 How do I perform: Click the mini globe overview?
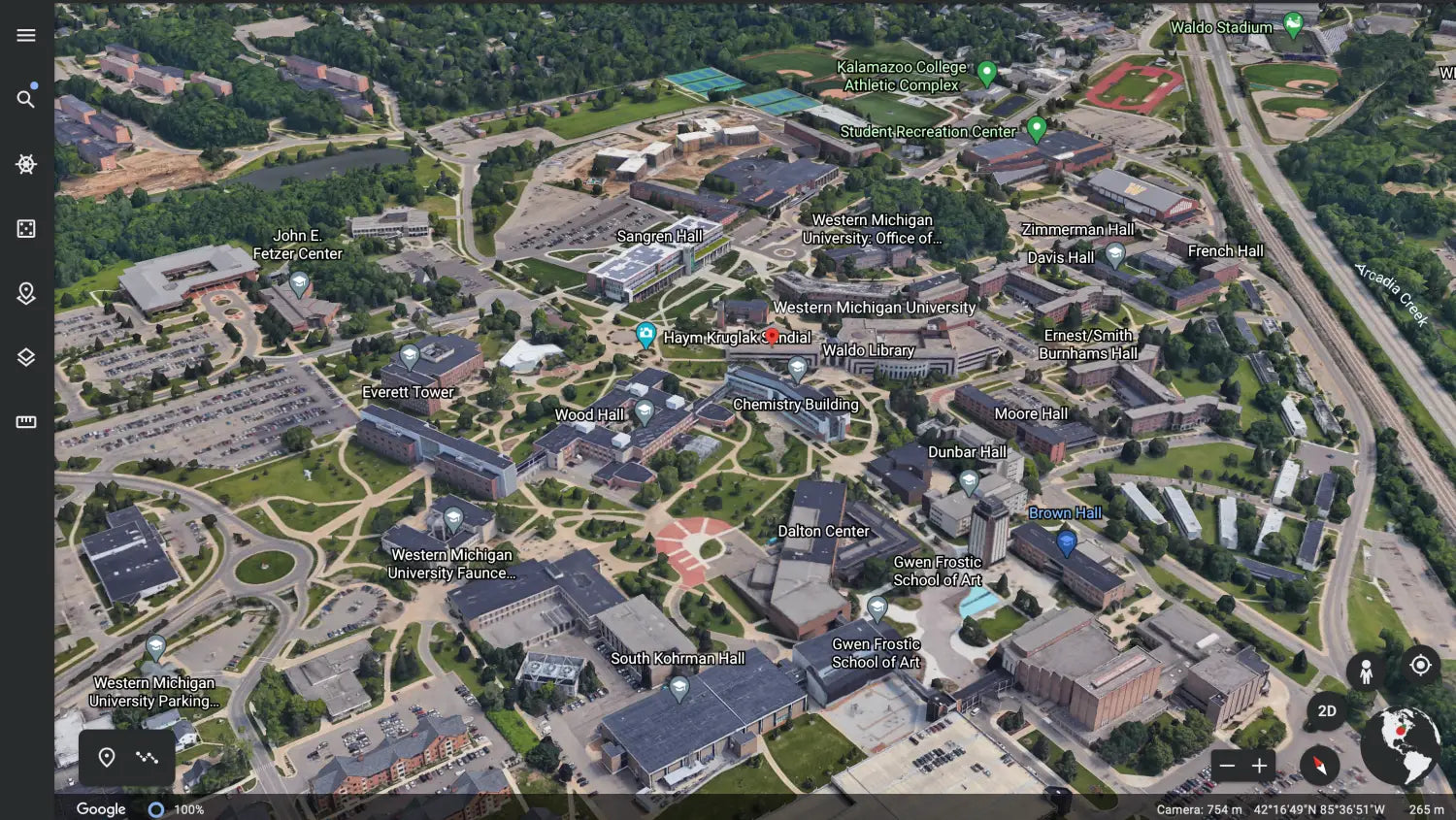tap(1401, 745)
